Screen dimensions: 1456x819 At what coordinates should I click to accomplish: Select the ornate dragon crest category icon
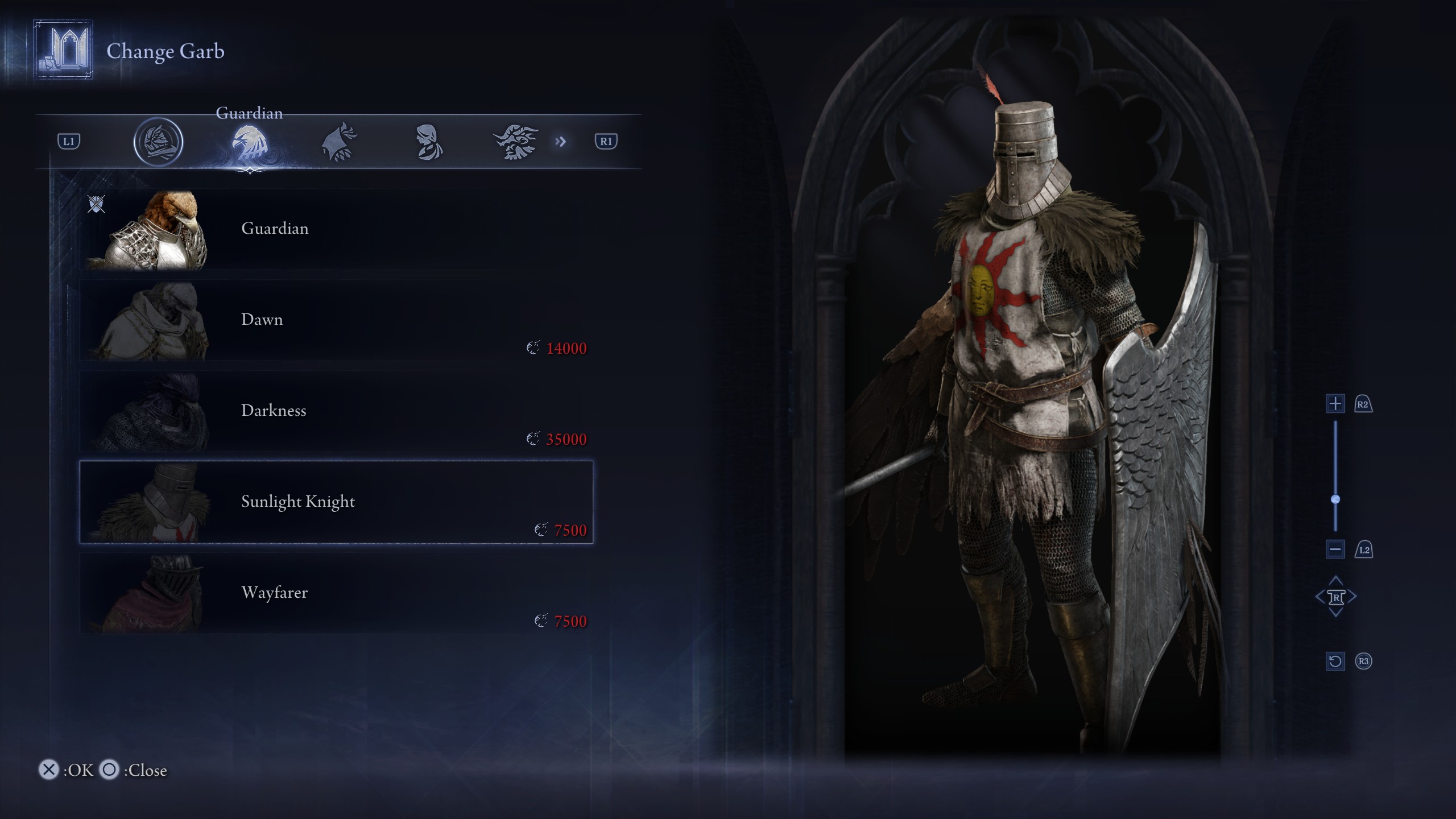518,142
